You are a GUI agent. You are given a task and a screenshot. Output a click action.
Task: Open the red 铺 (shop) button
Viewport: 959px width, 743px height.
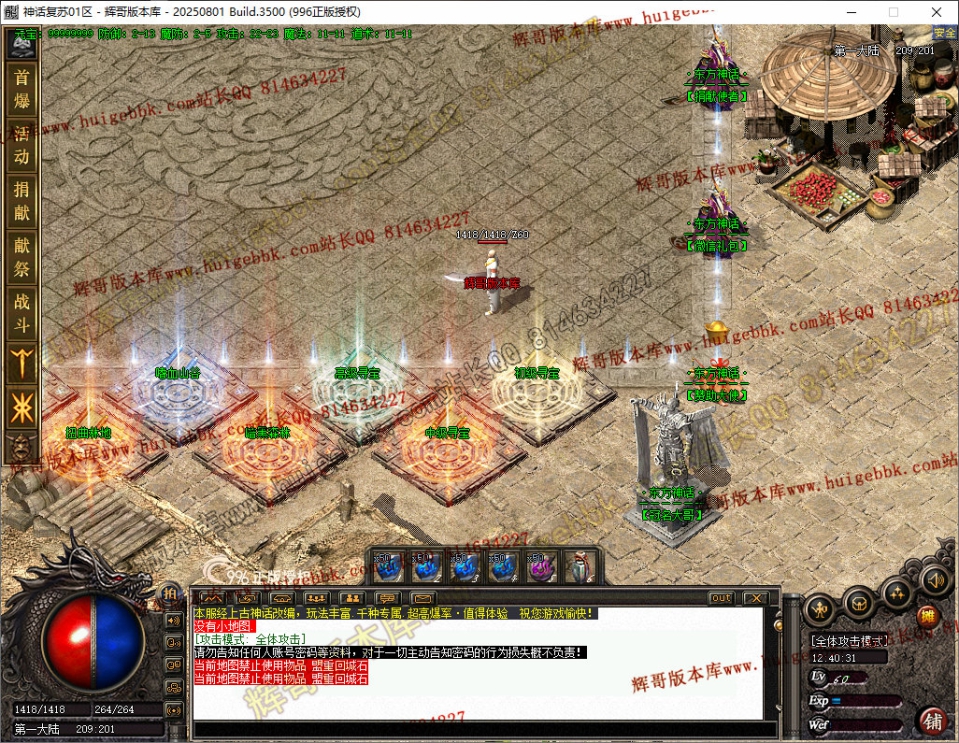pos(933,720)
